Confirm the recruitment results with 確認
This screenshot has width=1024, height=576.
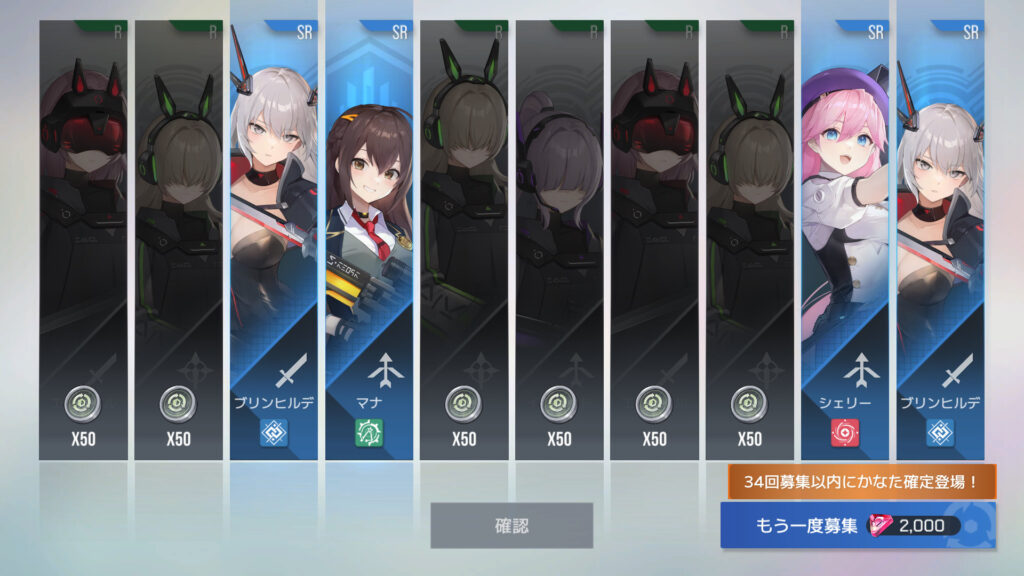click(511, 525)
